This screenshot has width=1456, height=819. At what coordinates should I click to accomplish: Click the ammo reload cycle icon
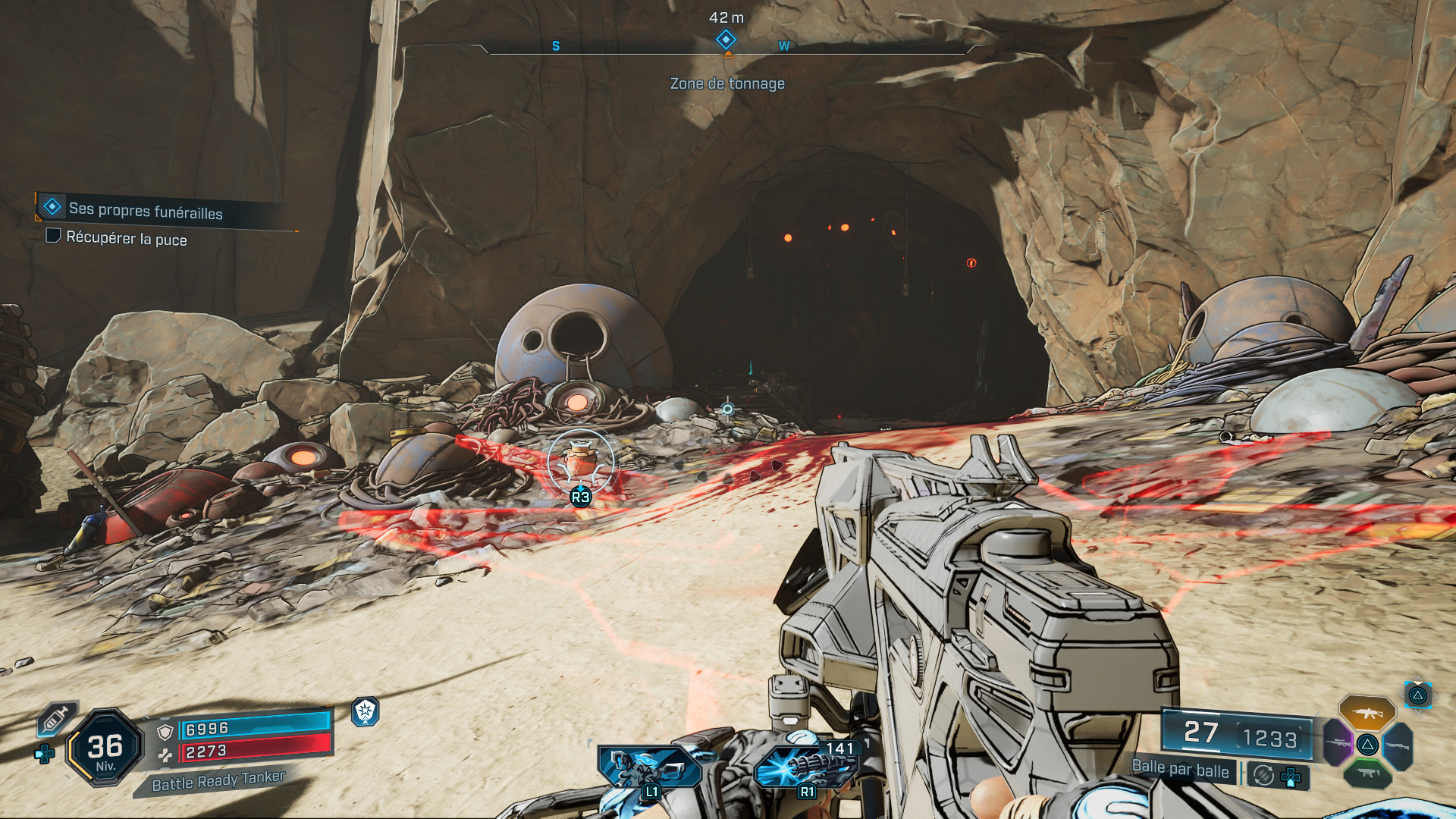[1263, 775]
